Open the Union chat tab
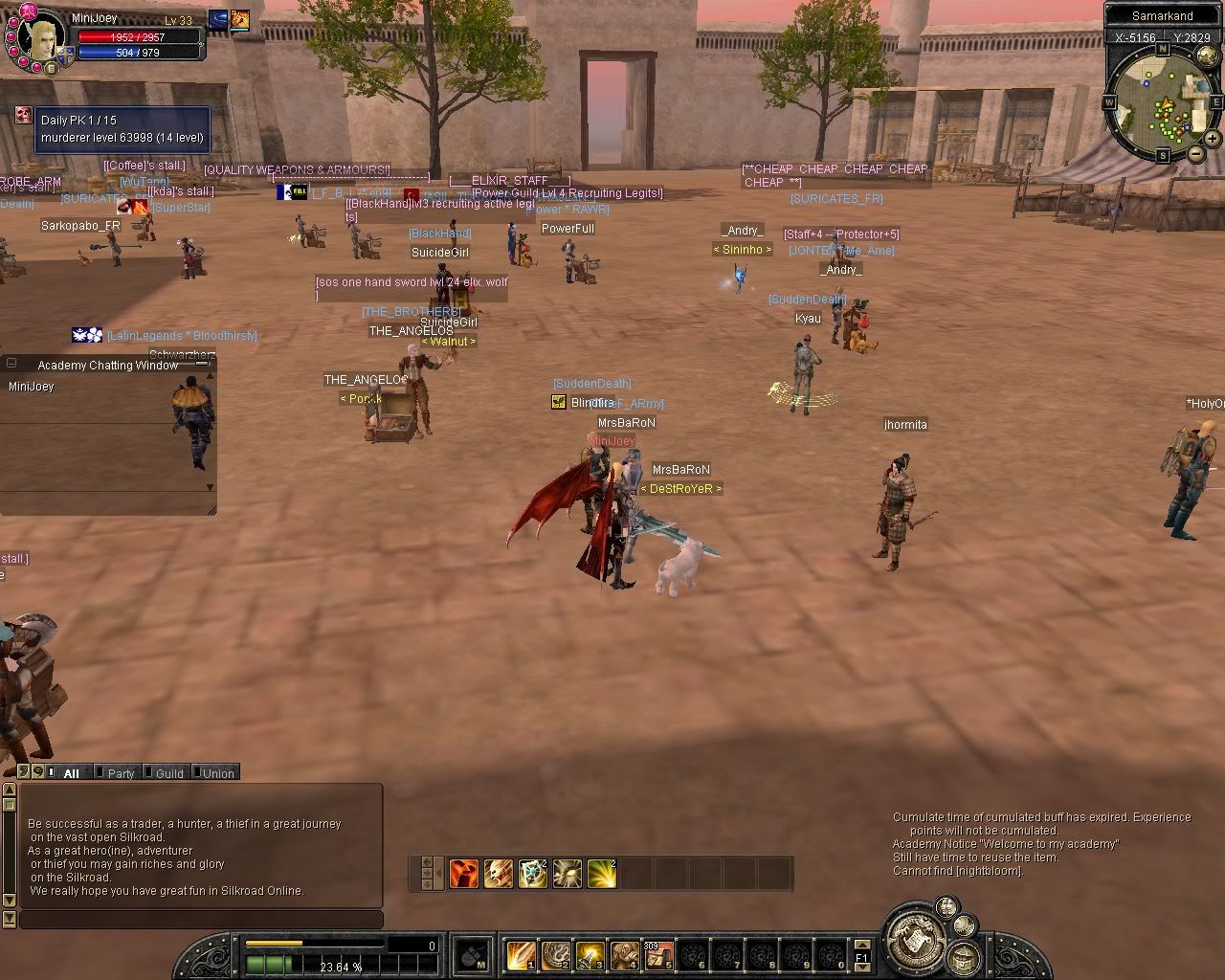Image resolution: width=1225 pixels, height=980 pixels. (217, 773)
